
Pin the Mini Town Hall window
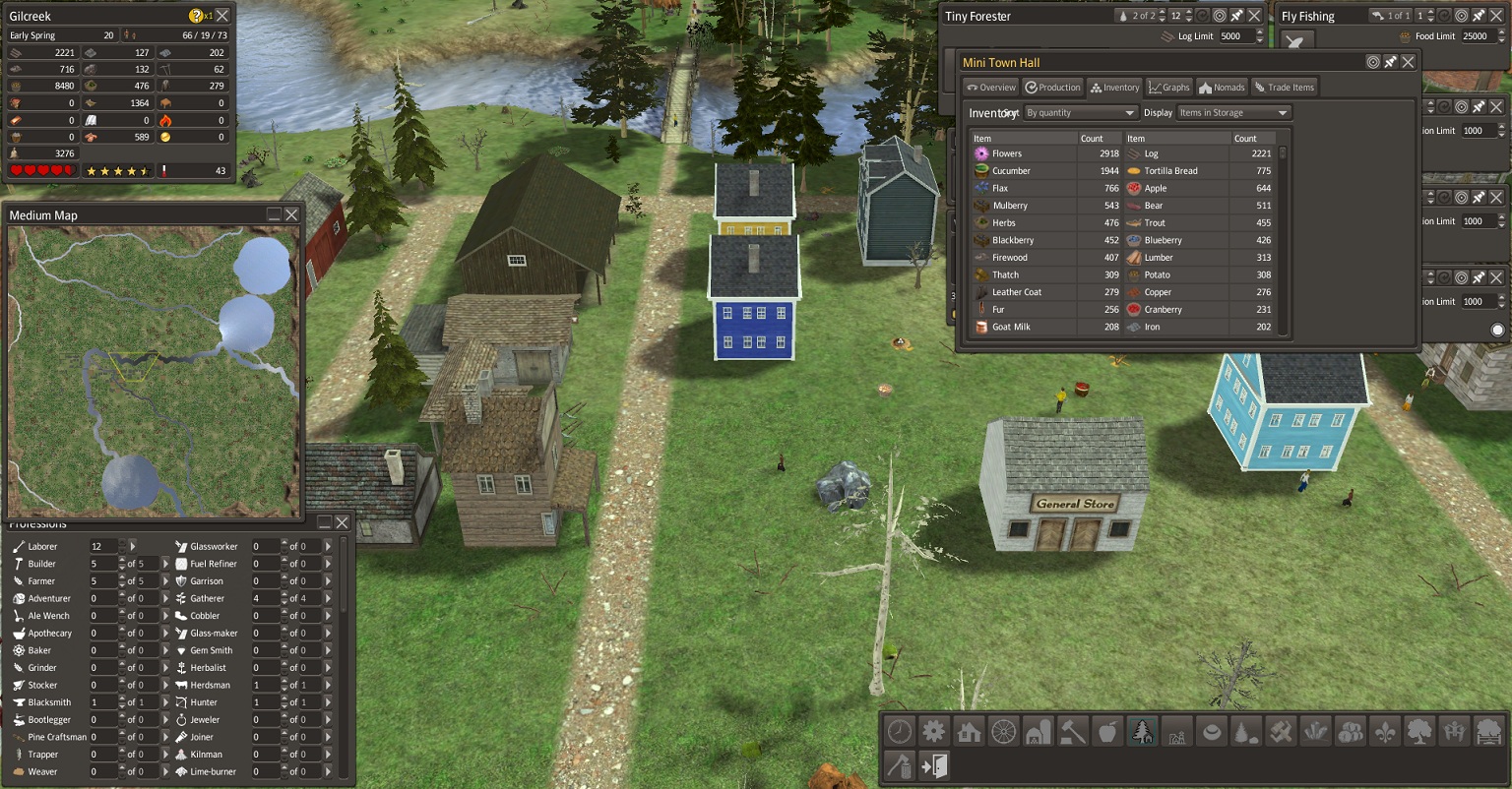tap(1391, 62)
